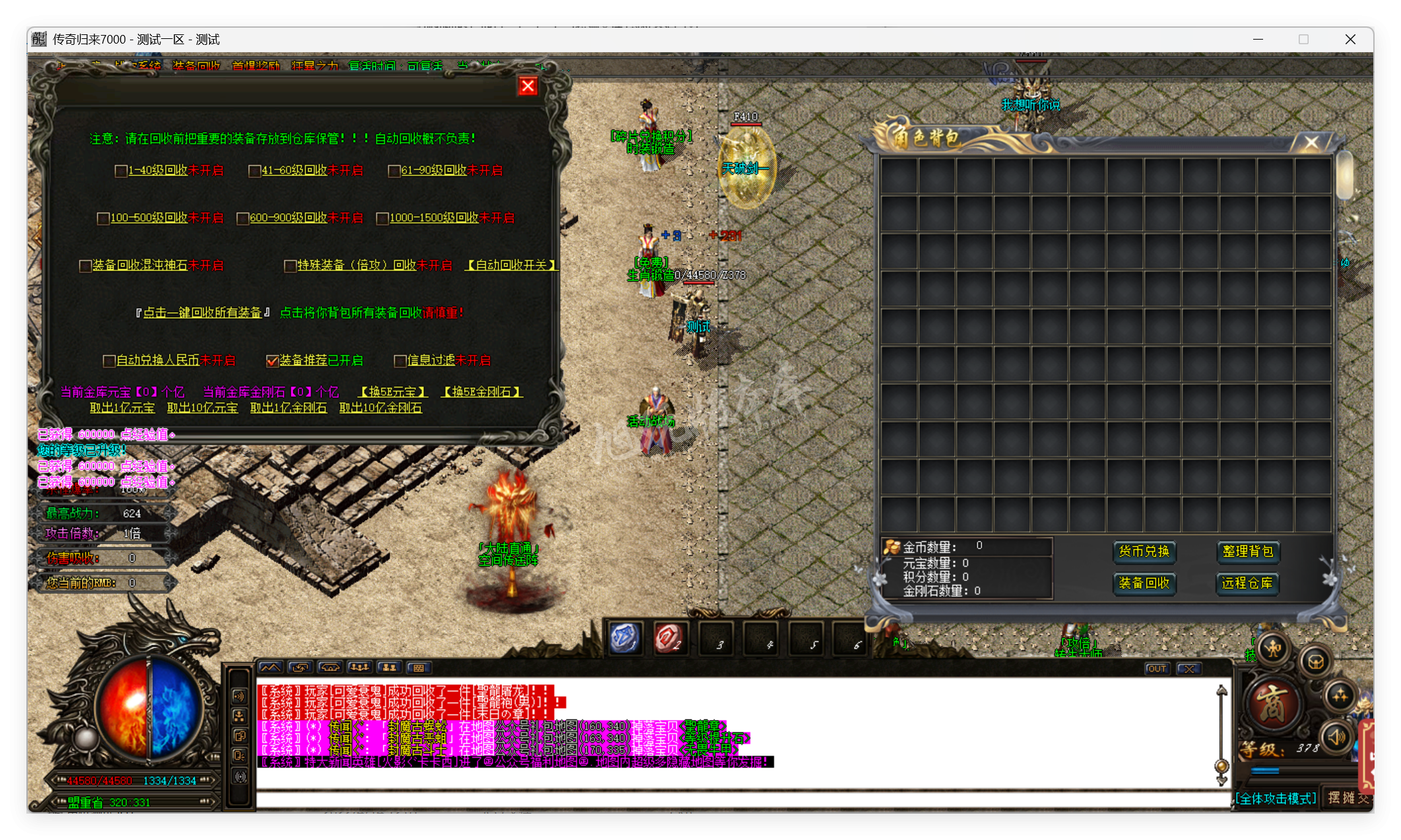Click the minimap icon in chat toolbar
This screenshot has width=1401, height=840.
(x=271, y=668)
